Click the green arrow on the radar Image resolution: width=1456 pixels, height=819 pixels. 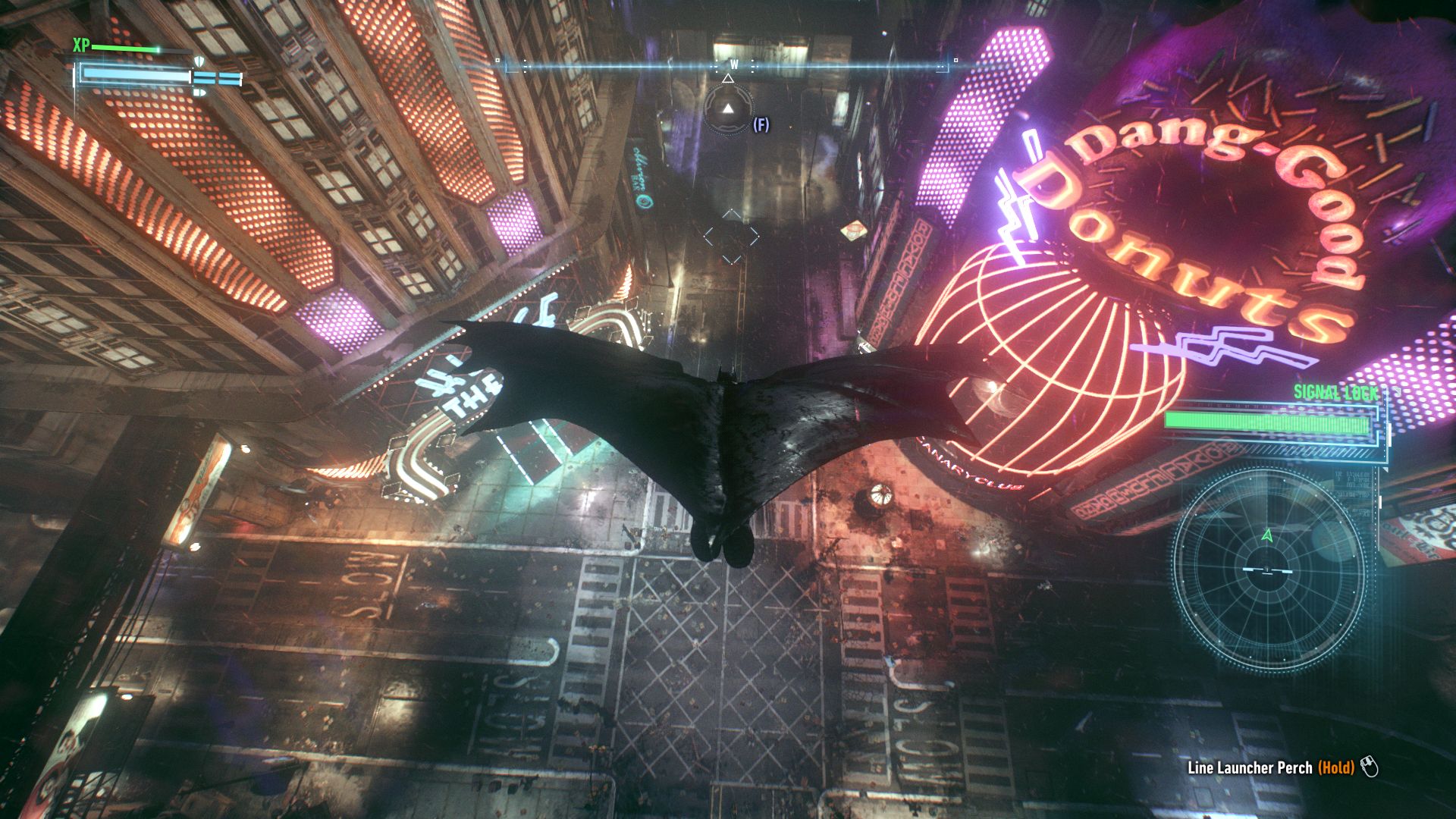tap(1267, 535)
